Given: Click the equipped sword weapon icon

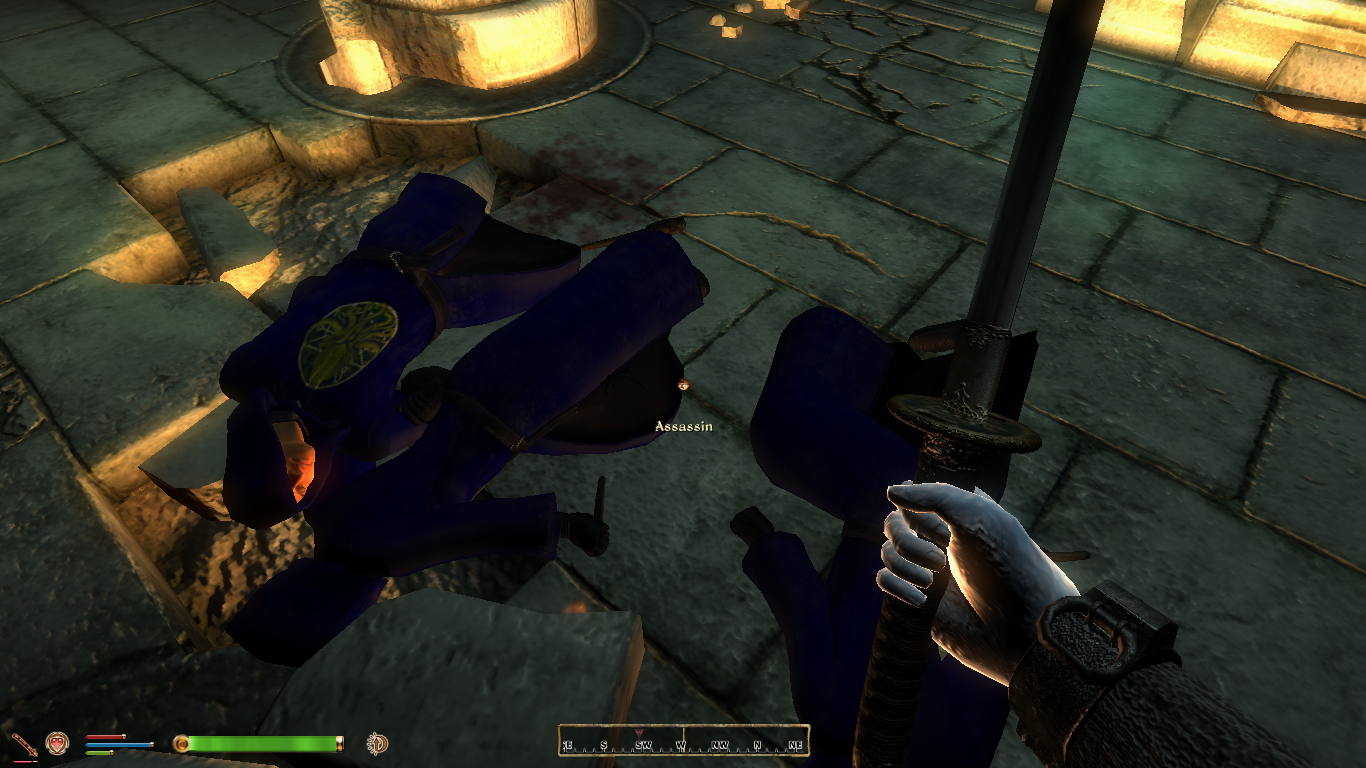Looking at the screenshot, I should click(24, 744).
